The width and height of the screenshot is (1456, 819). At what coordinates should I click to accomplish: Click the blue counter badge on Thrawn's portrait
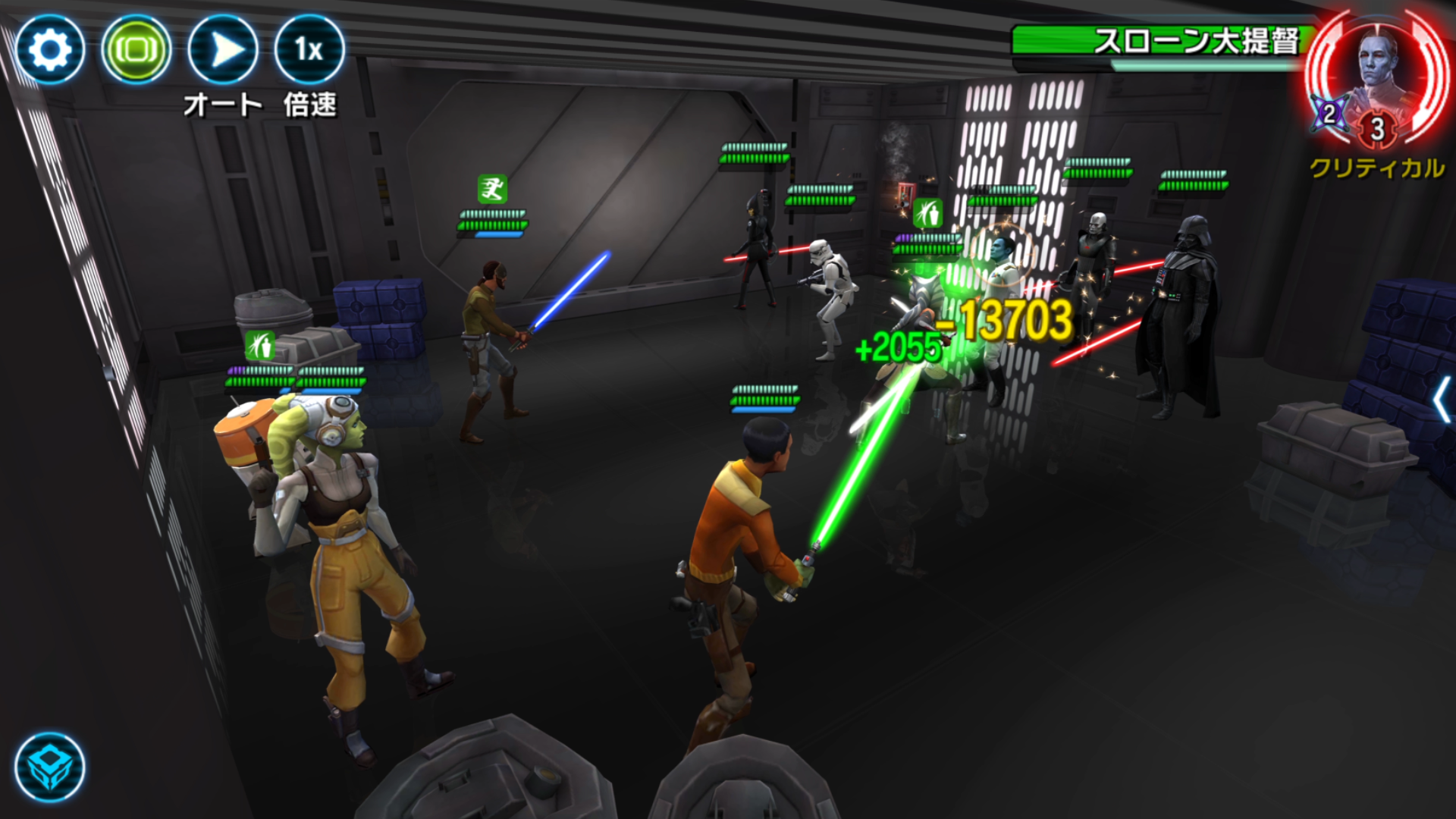pyautogui.click(x=1331, y=115)
